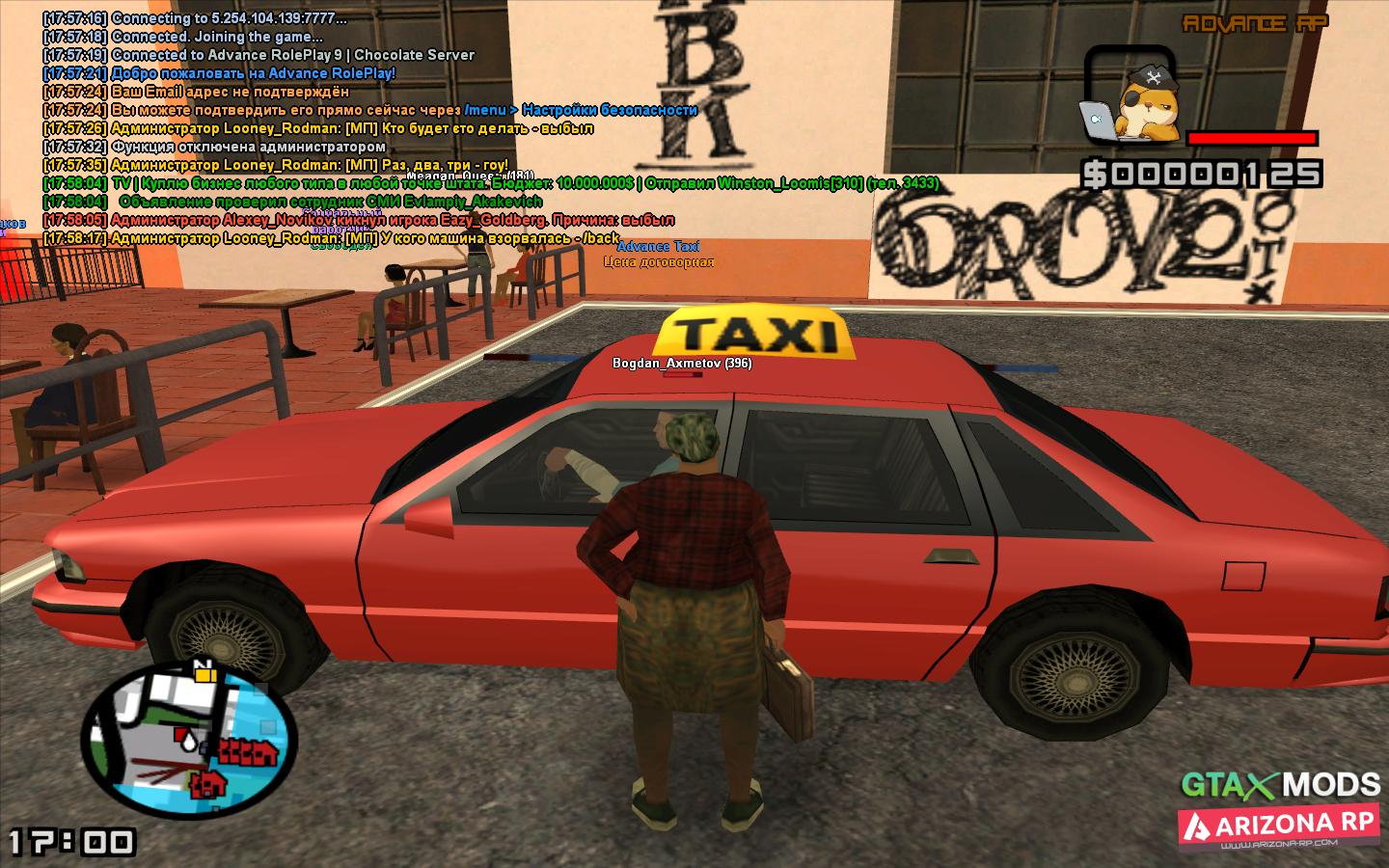Viewport: 1389px width, 868px height.
Task: Click the GTAX MODS logo
Action: [1281, 783]
